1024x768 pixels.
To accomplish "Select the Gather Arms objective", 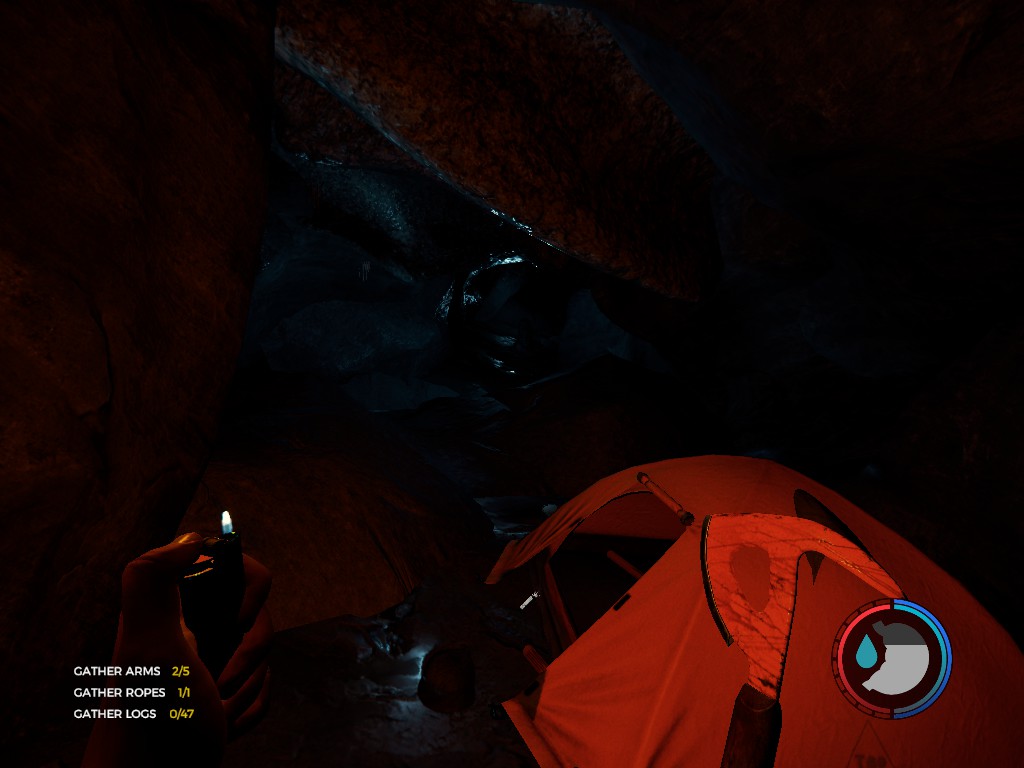I will (x=131, y=671).
